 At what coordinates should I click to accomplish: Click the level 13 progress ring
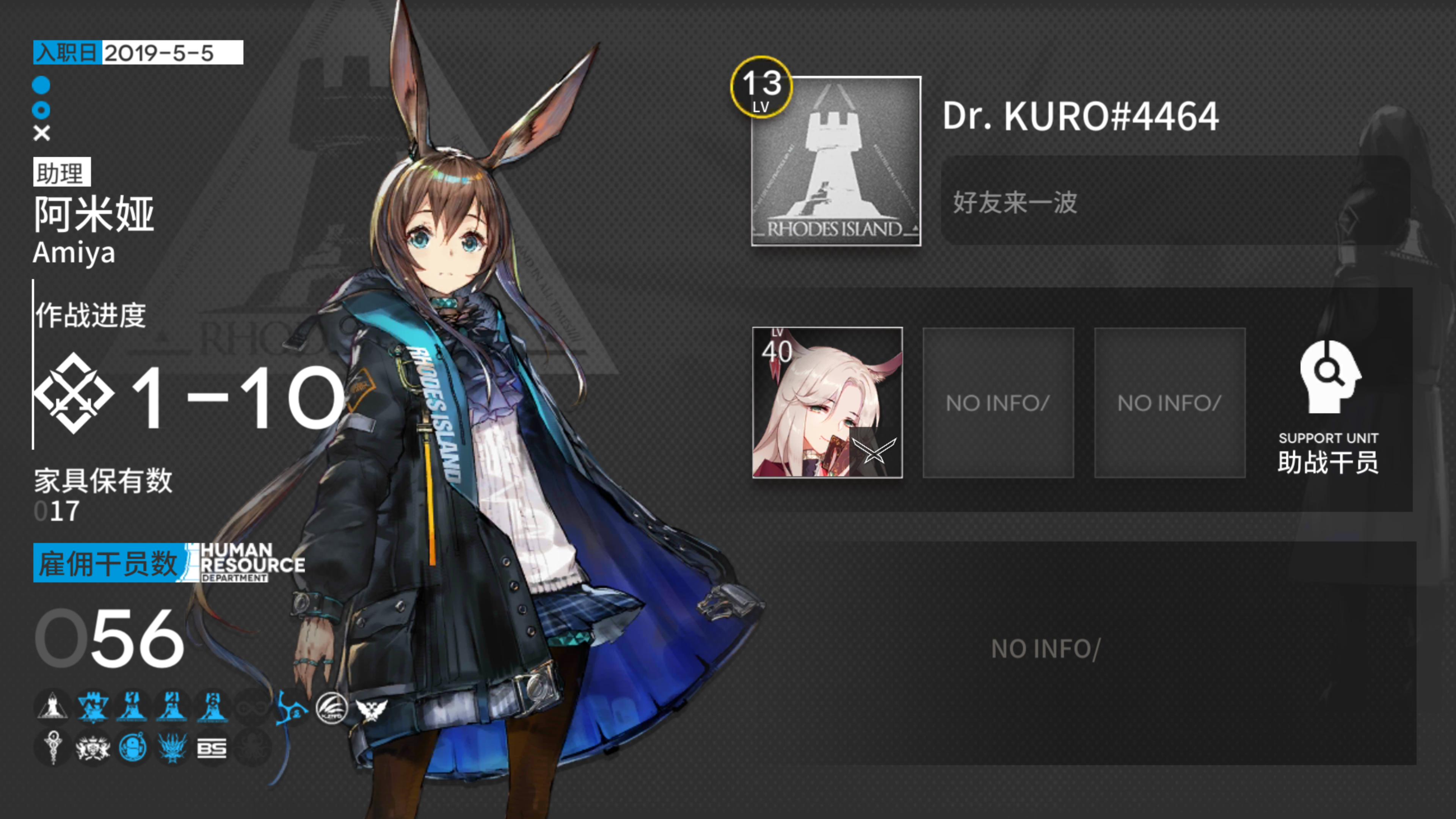(x=762, y=91)
